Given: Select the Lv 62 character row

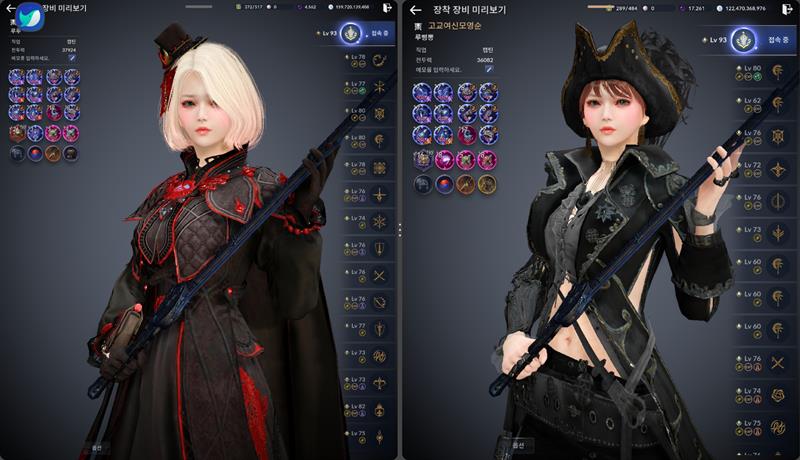Looking at the screenshot, I should click(x=764, y=102).
